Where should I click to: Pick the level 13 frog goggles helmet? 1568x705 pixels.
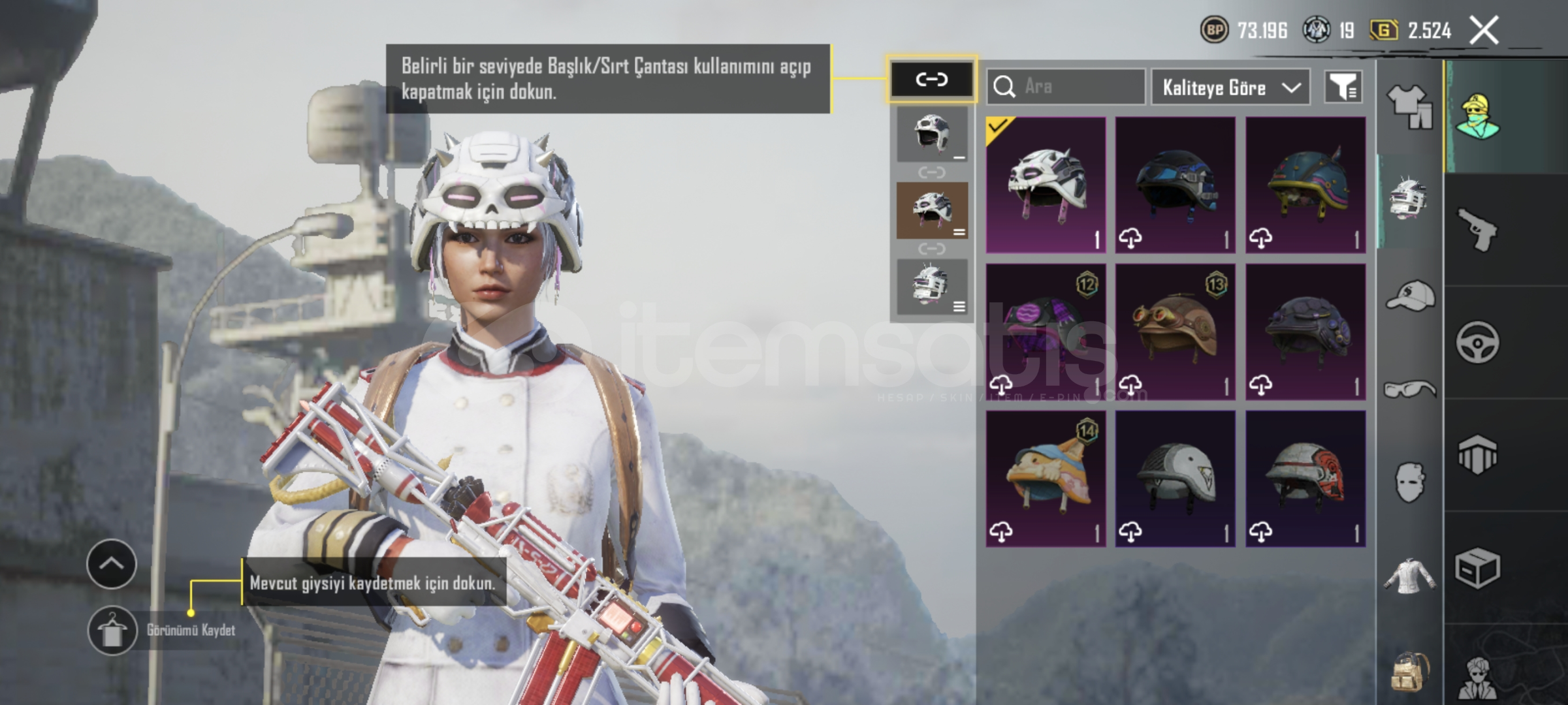tap(1175, 332)
